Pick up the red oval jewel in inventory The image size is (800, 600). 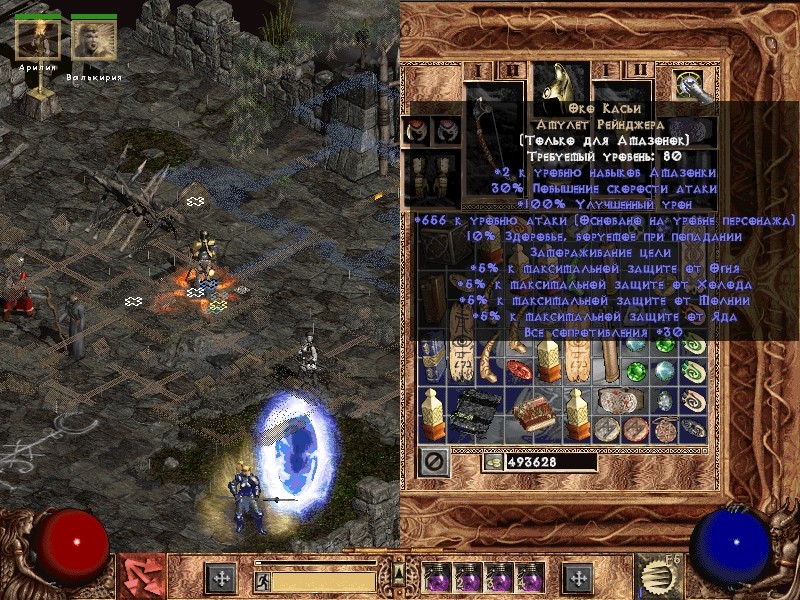point(519,371)
